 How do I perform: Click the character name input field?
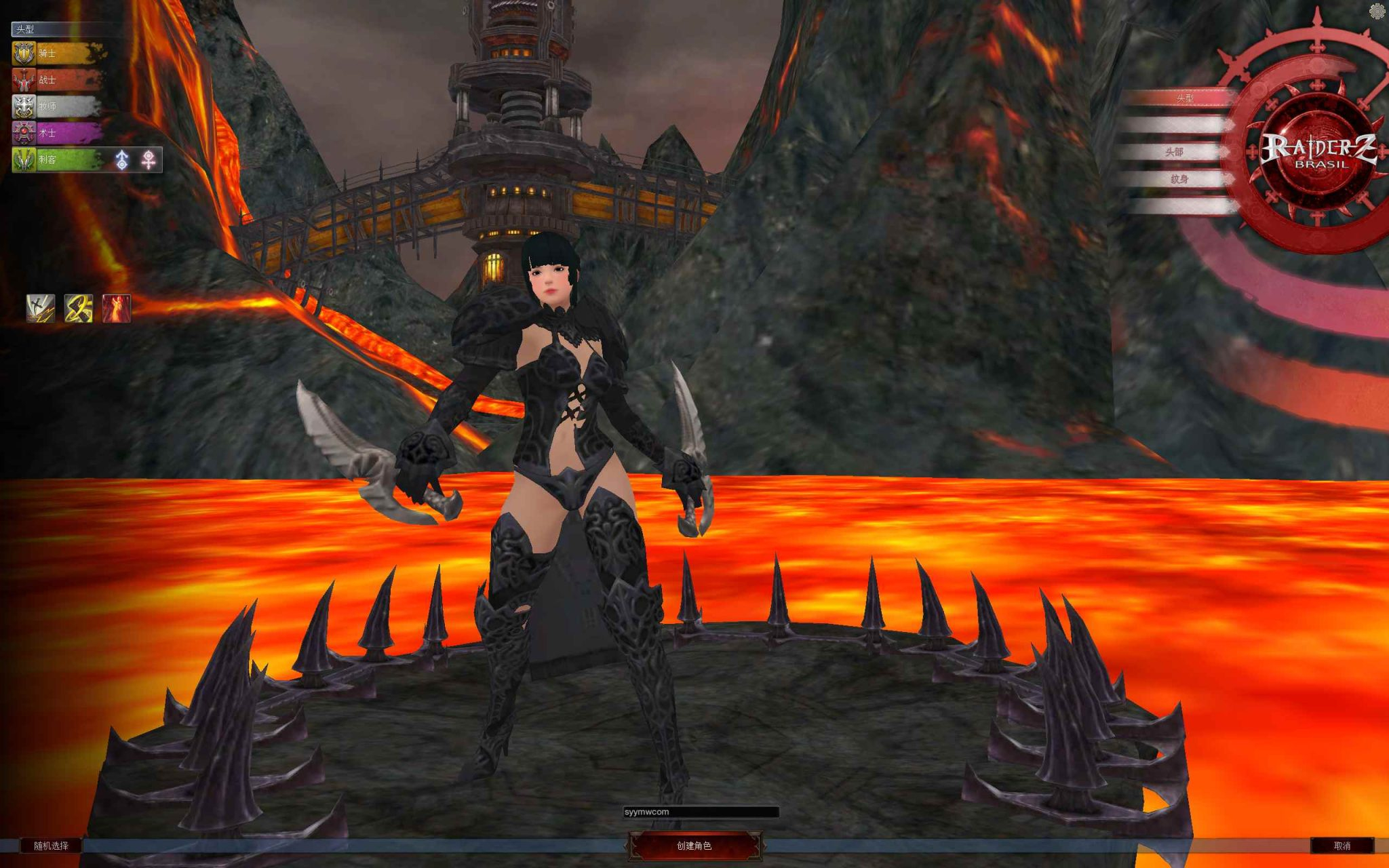pyautogui.click(x=701, y=812)
